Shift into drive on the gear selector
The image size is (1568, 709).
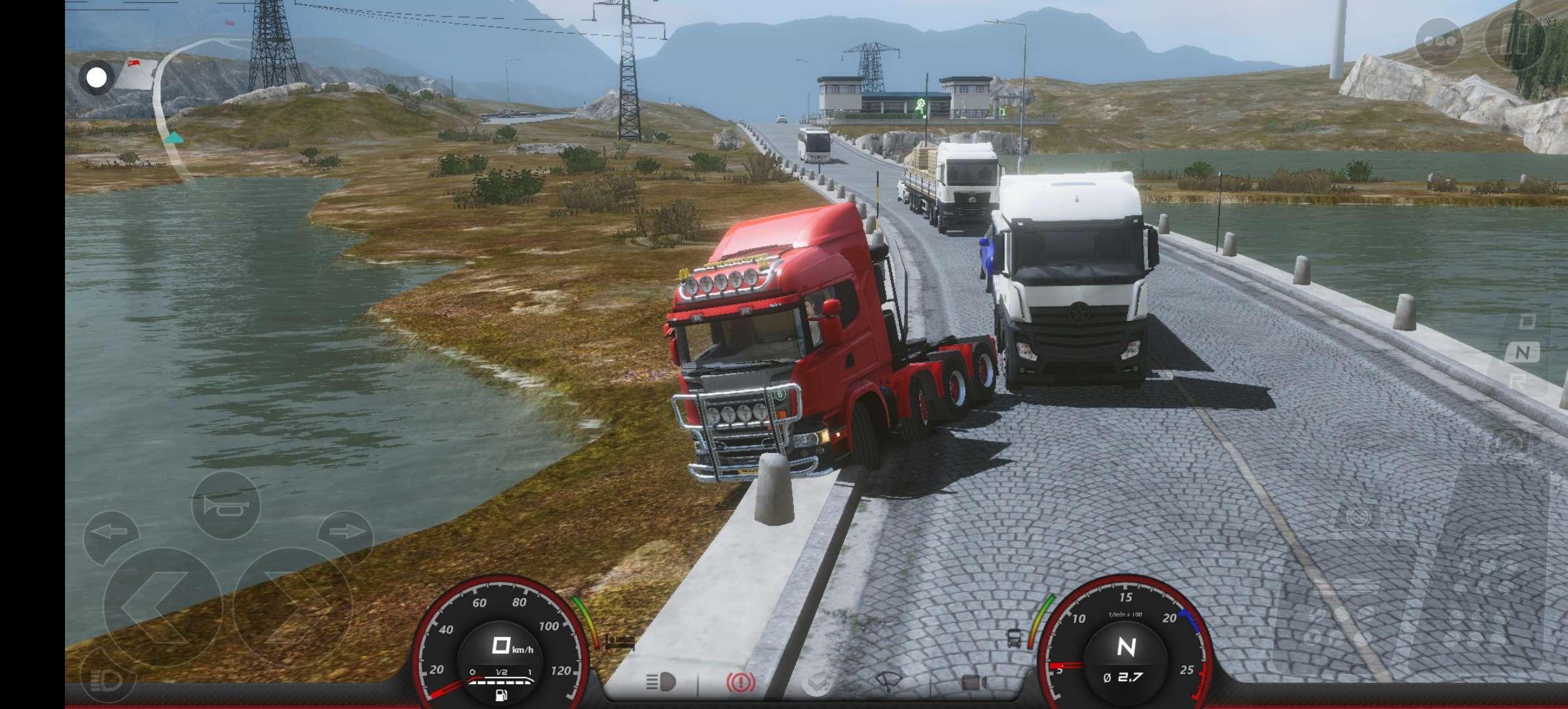tap(1527, 322)
